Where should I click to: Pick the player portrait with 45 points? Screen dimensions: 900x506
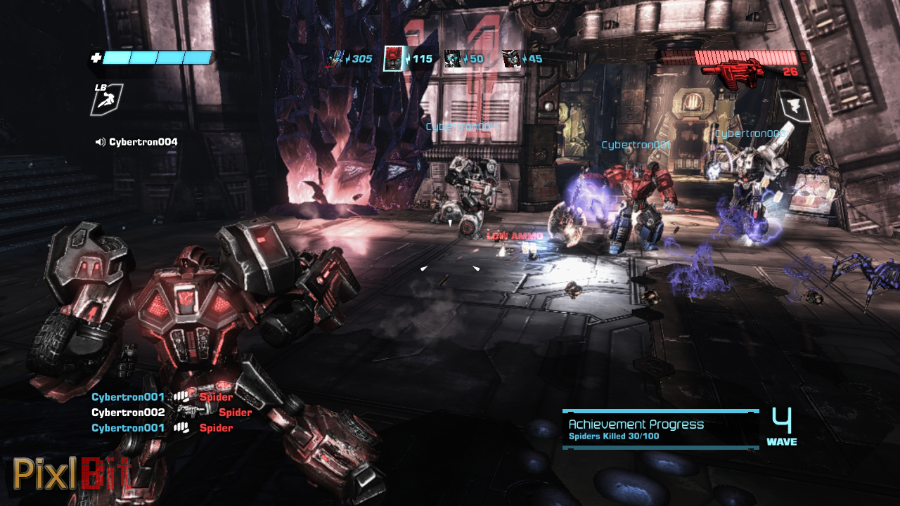[511, 59]
